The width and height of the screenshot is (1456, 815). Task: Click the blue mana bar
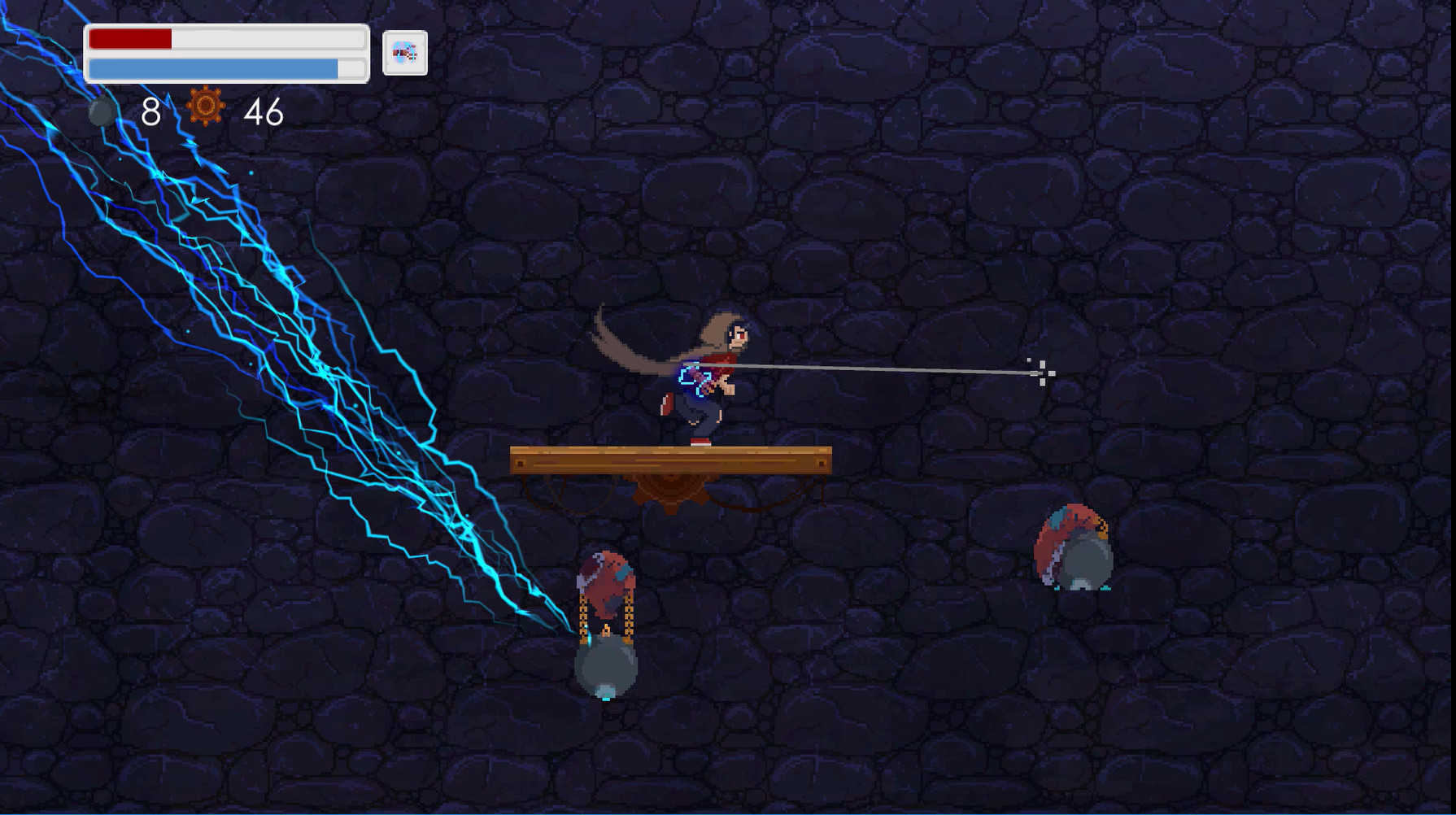point(211,67)
